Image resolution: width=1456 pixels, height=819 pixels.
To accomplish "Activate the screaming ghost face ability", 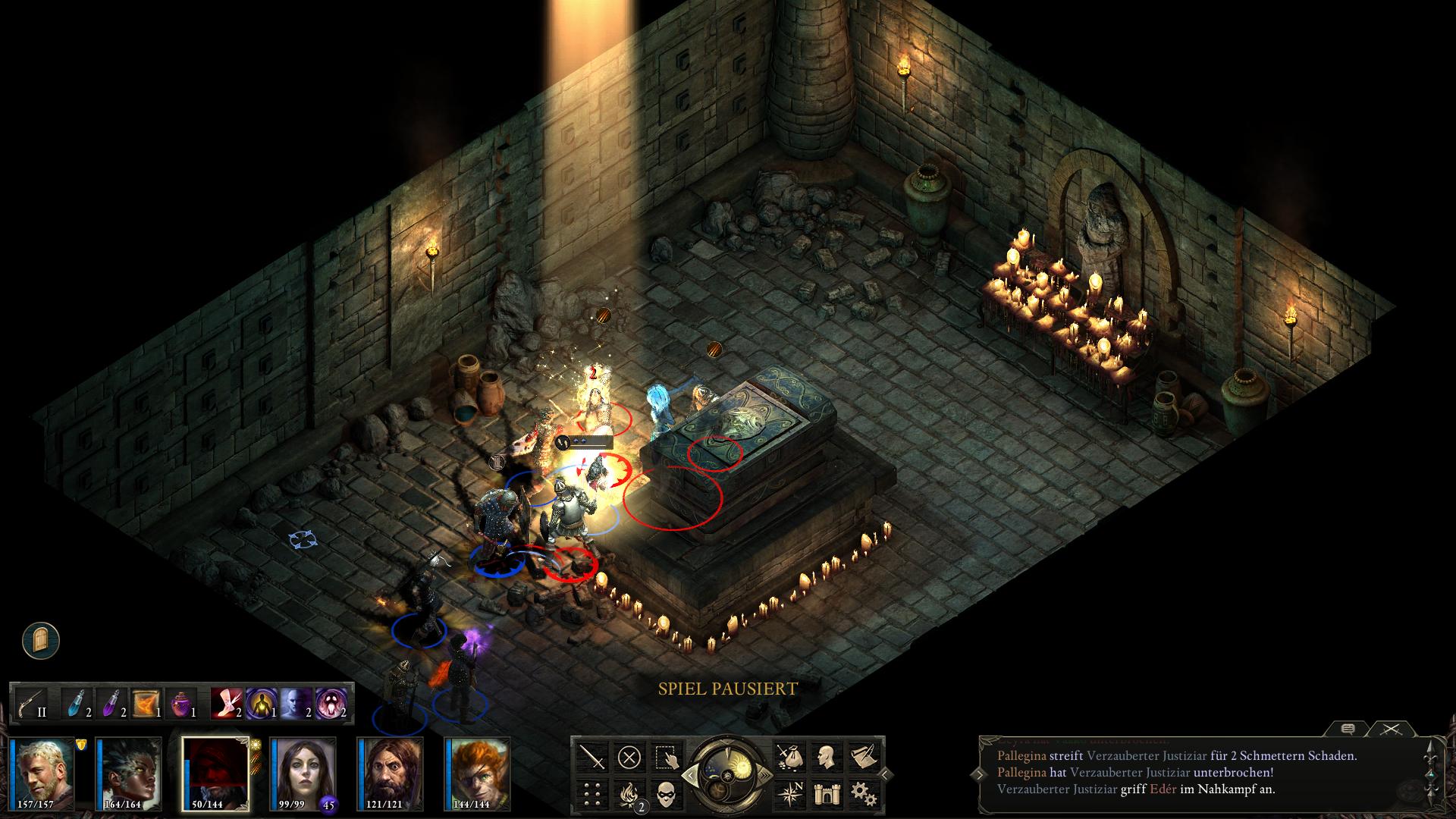I will (x=331, y=704).
